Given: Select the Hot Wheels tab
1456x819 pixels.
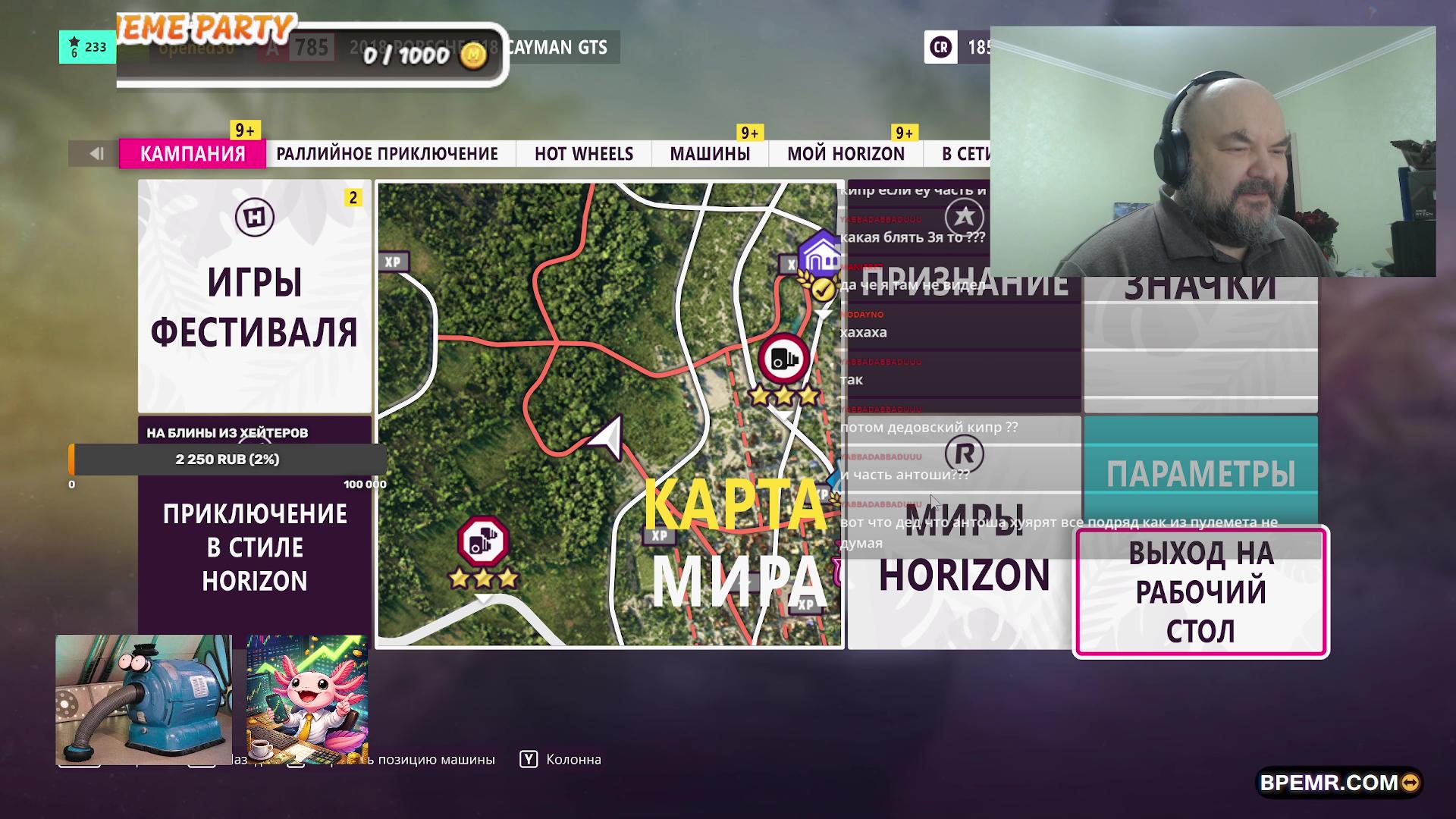Looking at the screenshot, I should (x=583, y=154).
